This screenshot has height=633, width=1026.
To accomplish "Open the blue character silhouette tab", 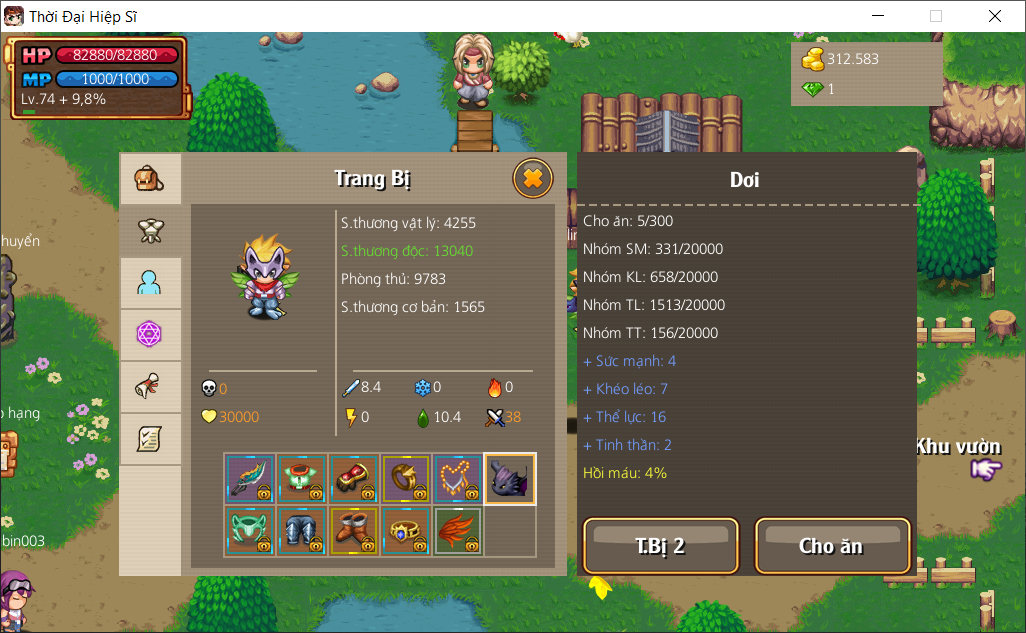I will 150,283.
